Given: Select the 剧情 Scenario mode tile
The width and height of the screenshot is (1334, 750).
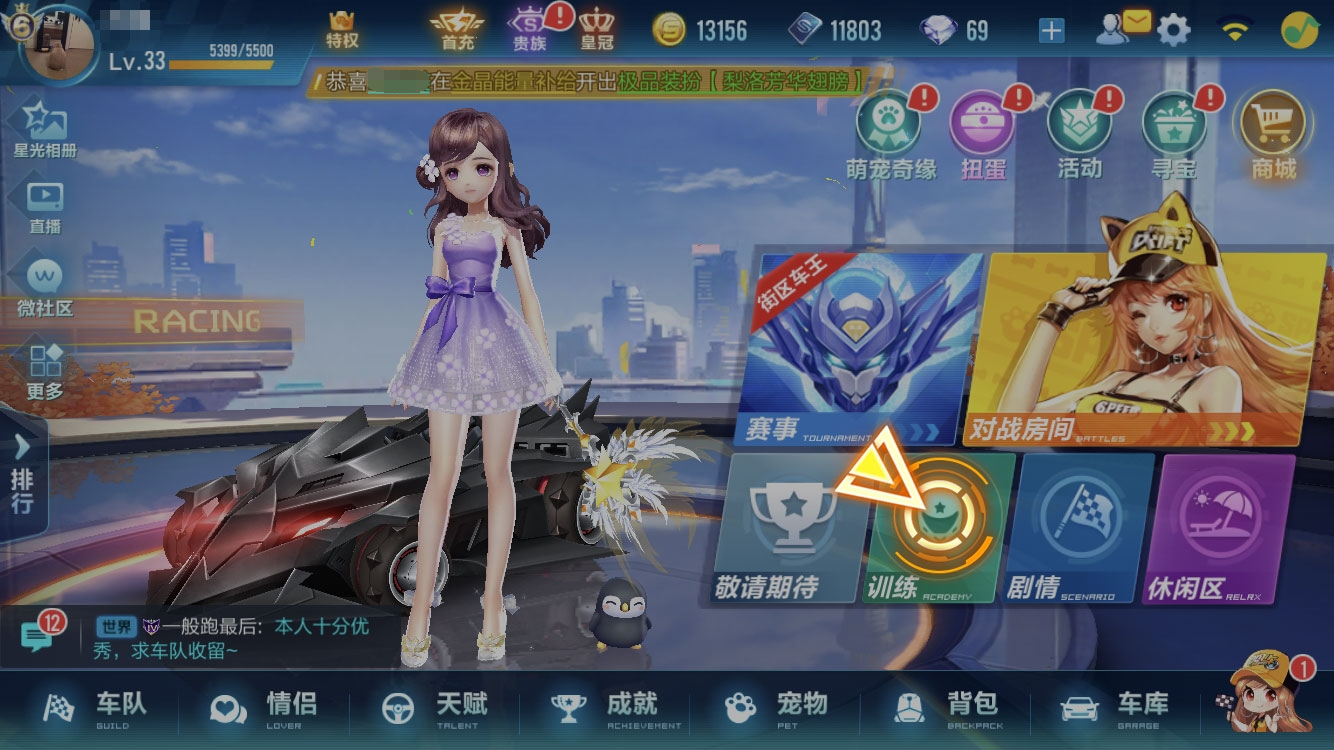Looking at the screenshot, I should click(1080, 530).
